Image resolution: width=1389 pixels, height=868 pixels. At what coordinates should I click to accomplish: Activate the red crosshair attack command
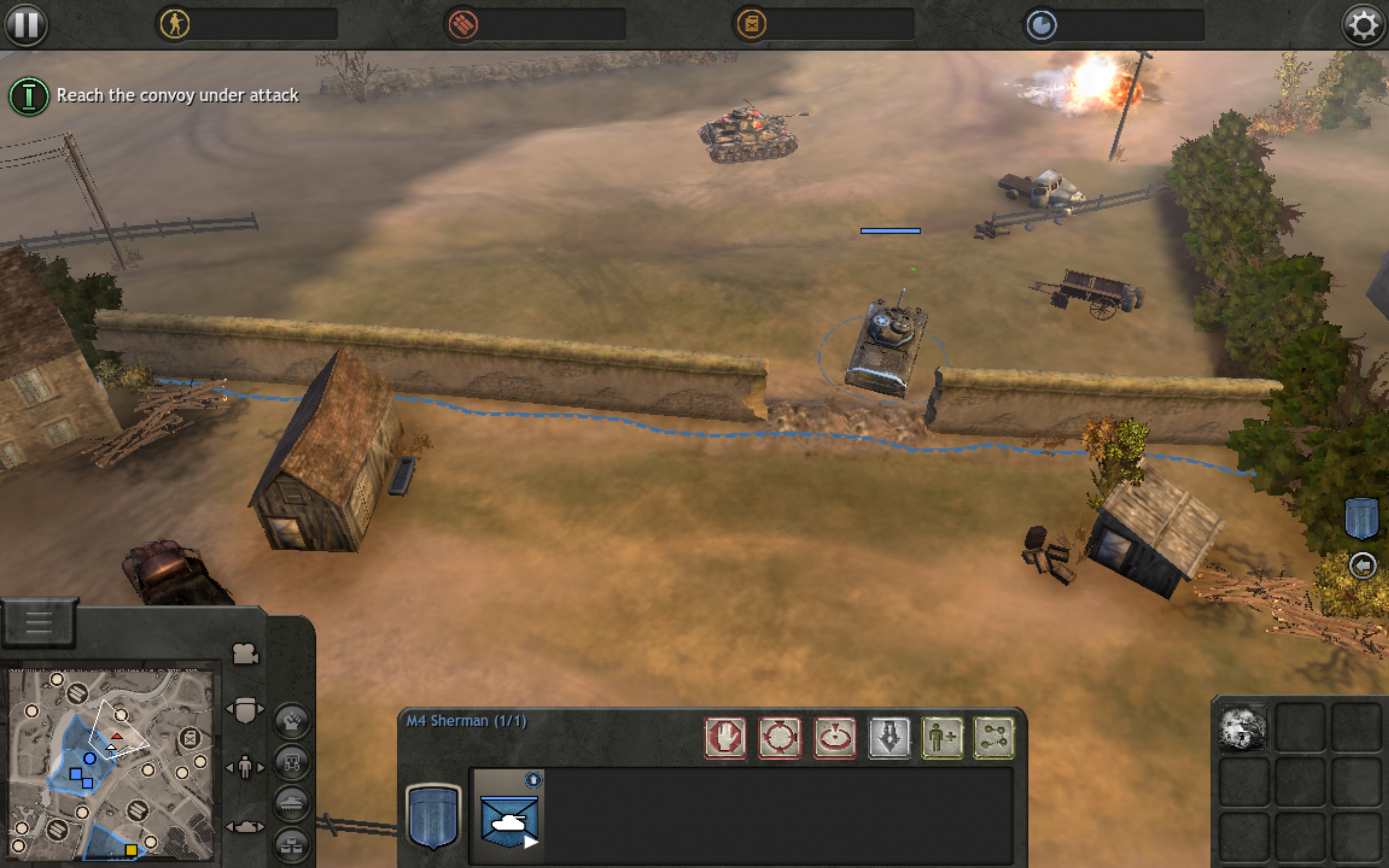(779, 738)
